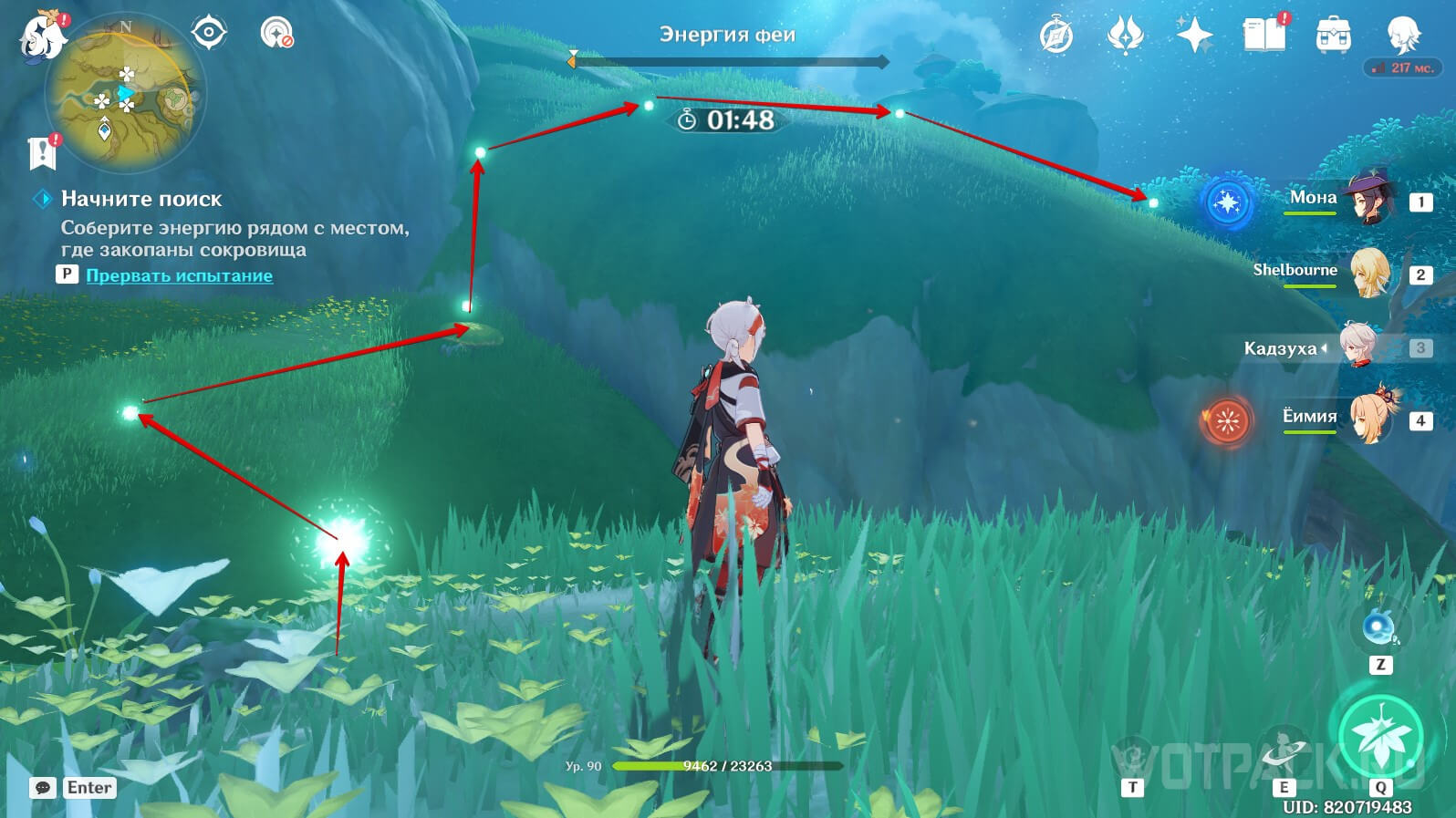Activate Kazuha's elemental burst leaf icon
This screenshot has width=1456, height=818.
coord(1379,735)
